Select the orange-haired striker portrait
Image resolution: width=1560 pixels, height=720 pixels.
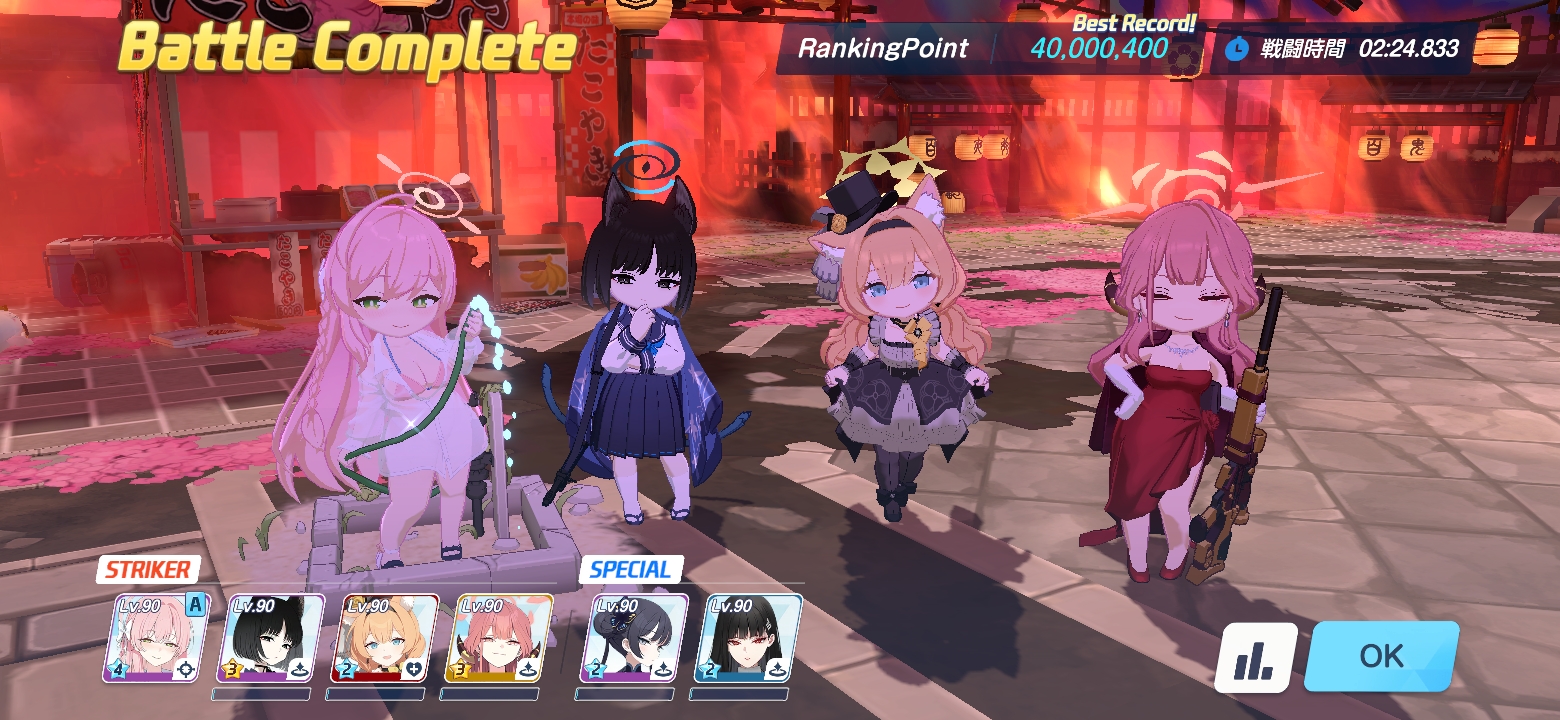385,638
